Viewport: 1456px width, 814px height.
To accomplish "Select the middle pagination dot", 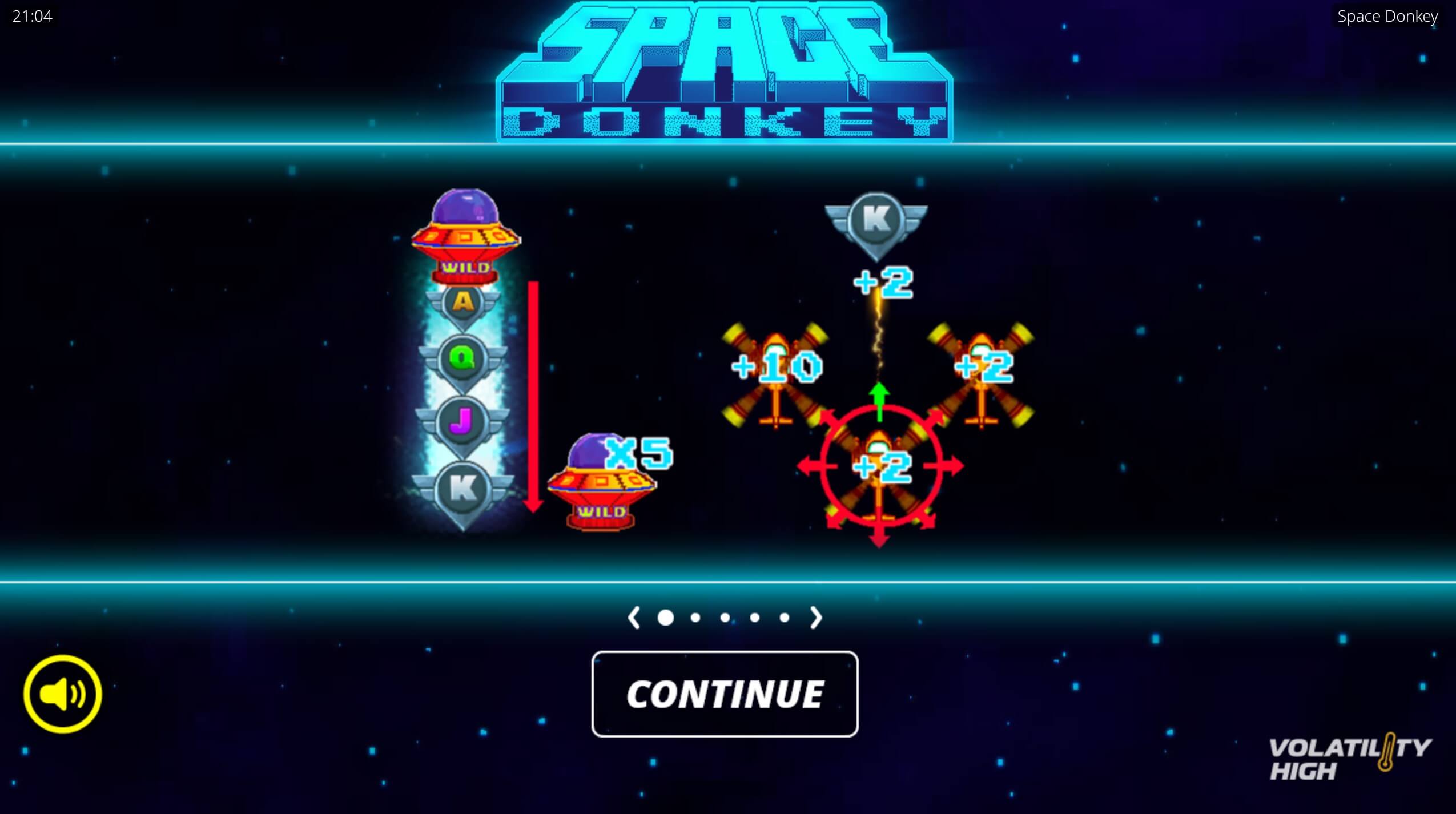I will pos(725,617).
